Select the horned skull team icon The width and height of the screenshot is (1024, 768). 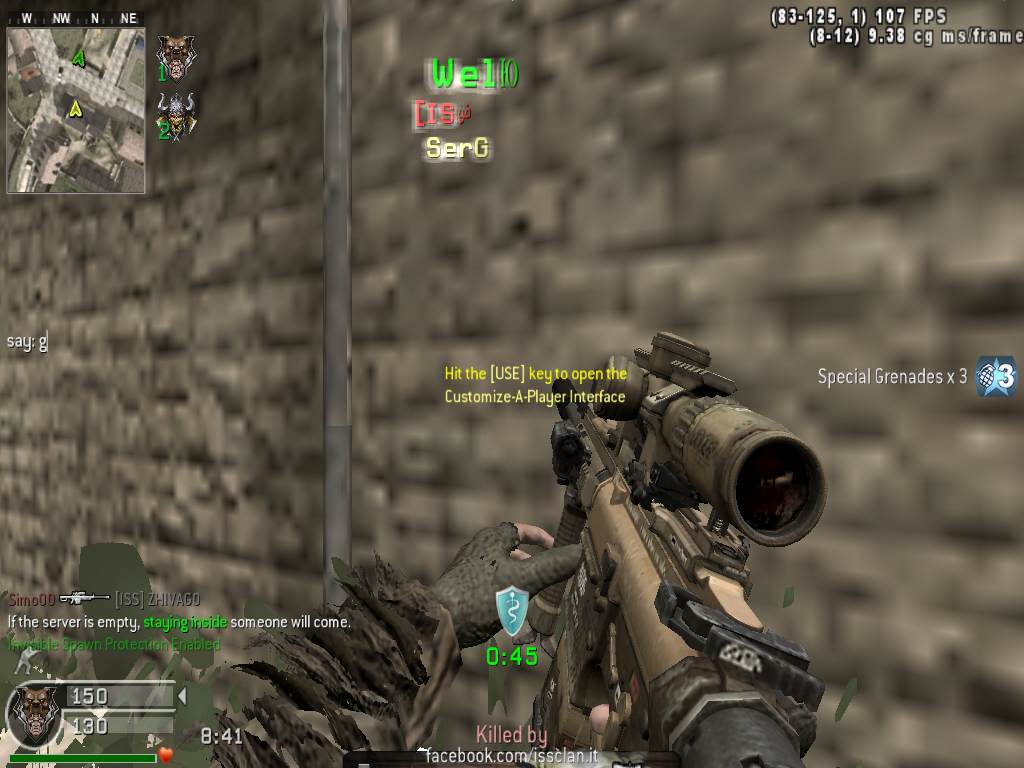pos(177,113)
